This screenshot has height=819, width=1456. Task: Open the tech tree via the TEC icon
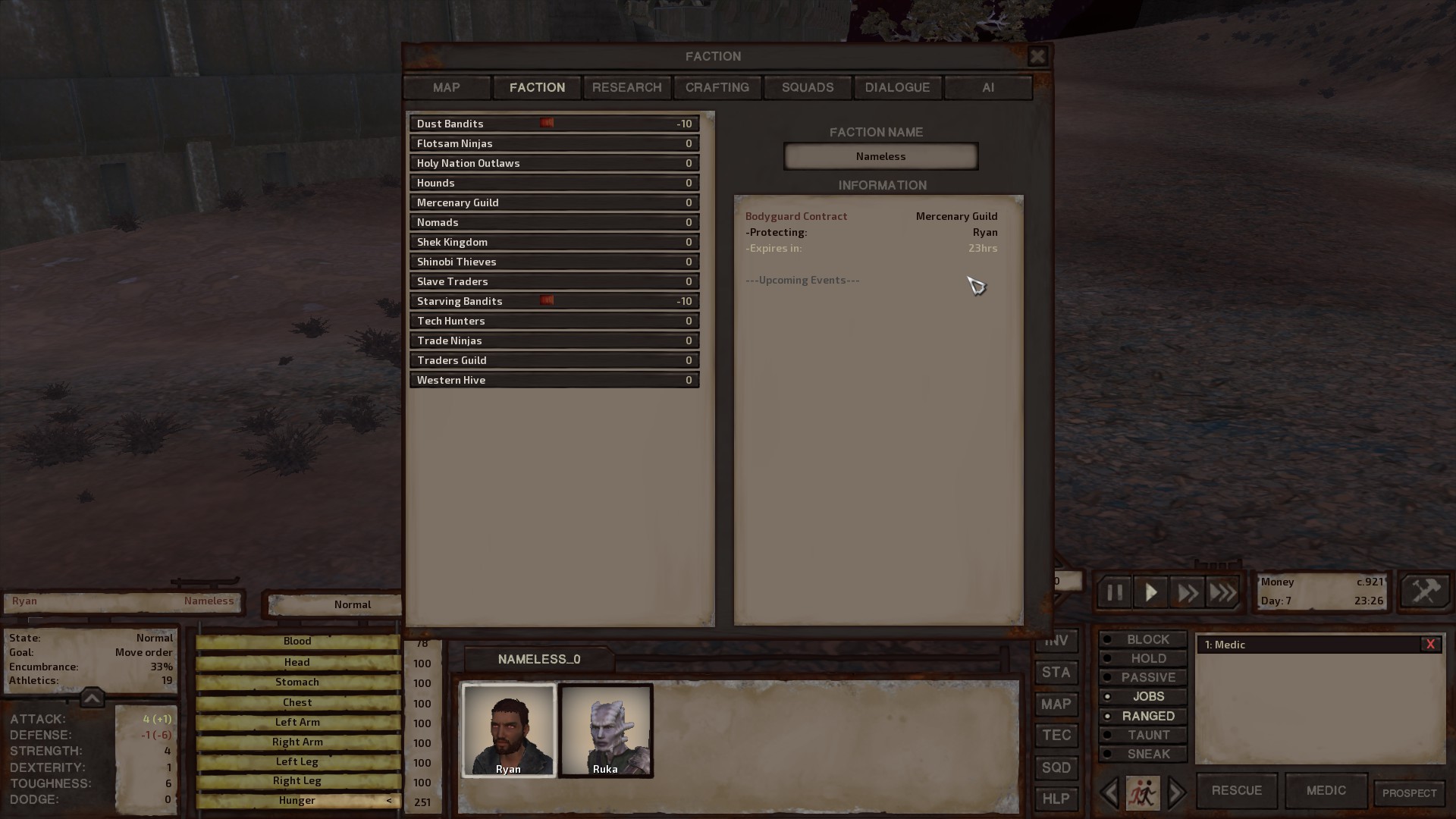(1056, 736)
